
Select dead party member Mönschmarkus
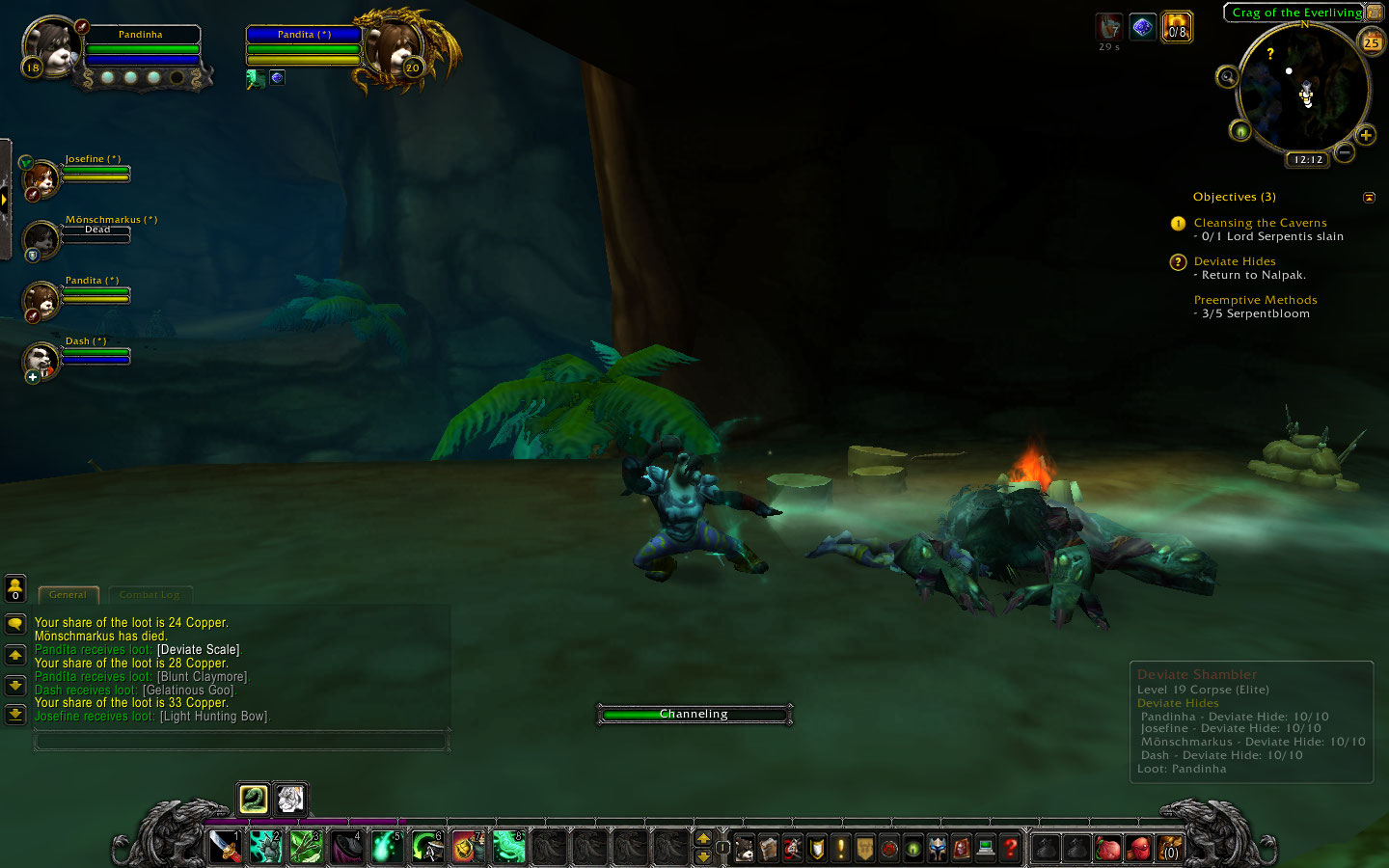point(41,239)
